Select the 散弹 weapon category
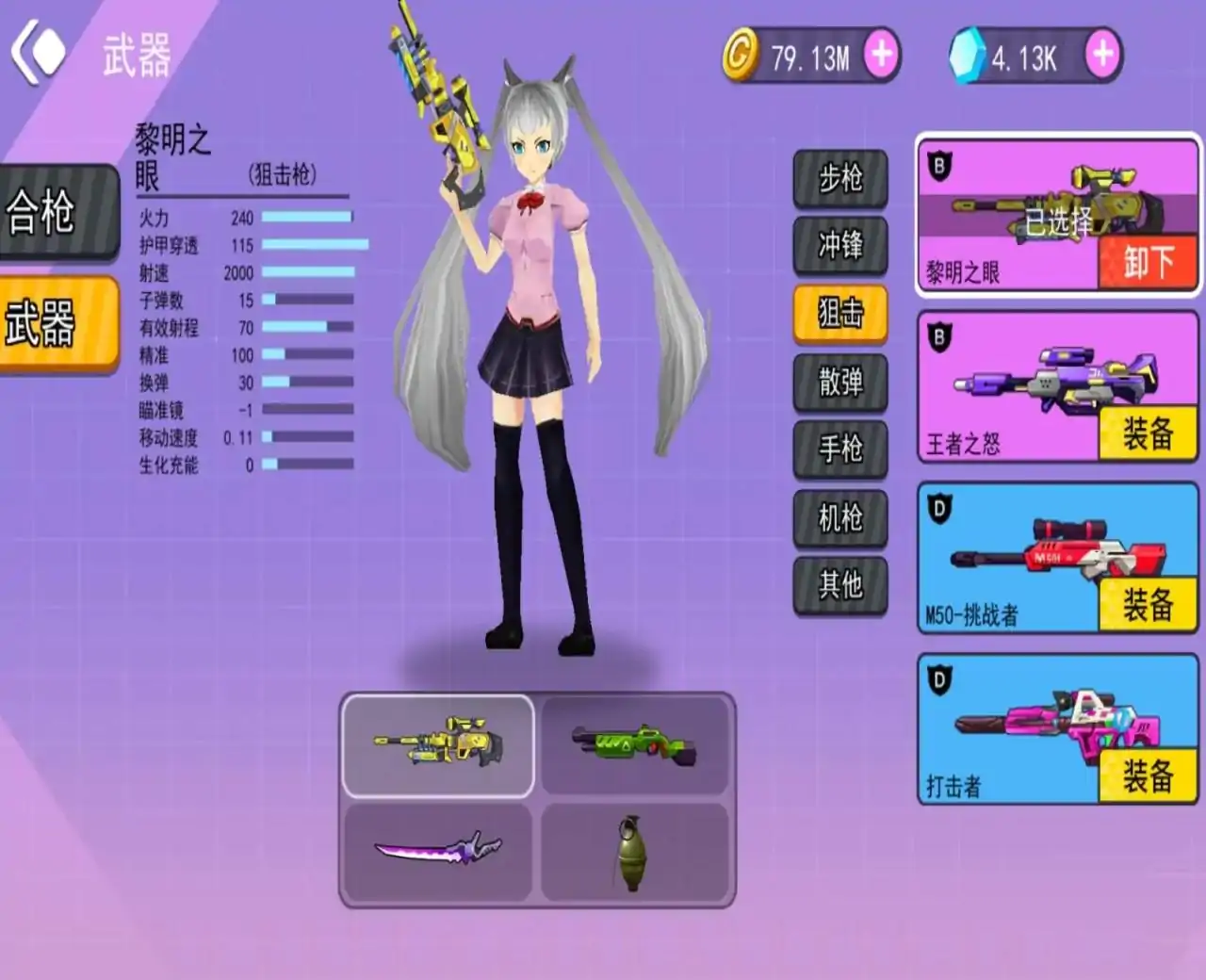The width and height of the screenshot is (1206, 980). [840, 384]
